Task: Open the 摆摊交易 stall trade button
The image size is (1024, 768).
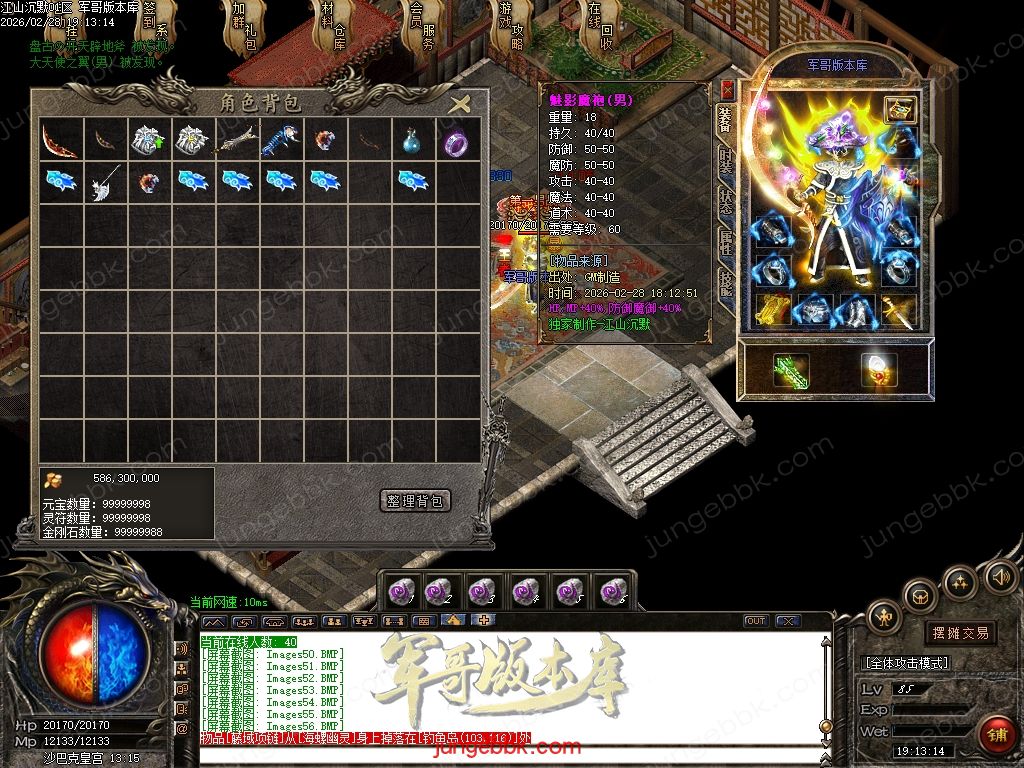Action: click(x=960, y=632)
